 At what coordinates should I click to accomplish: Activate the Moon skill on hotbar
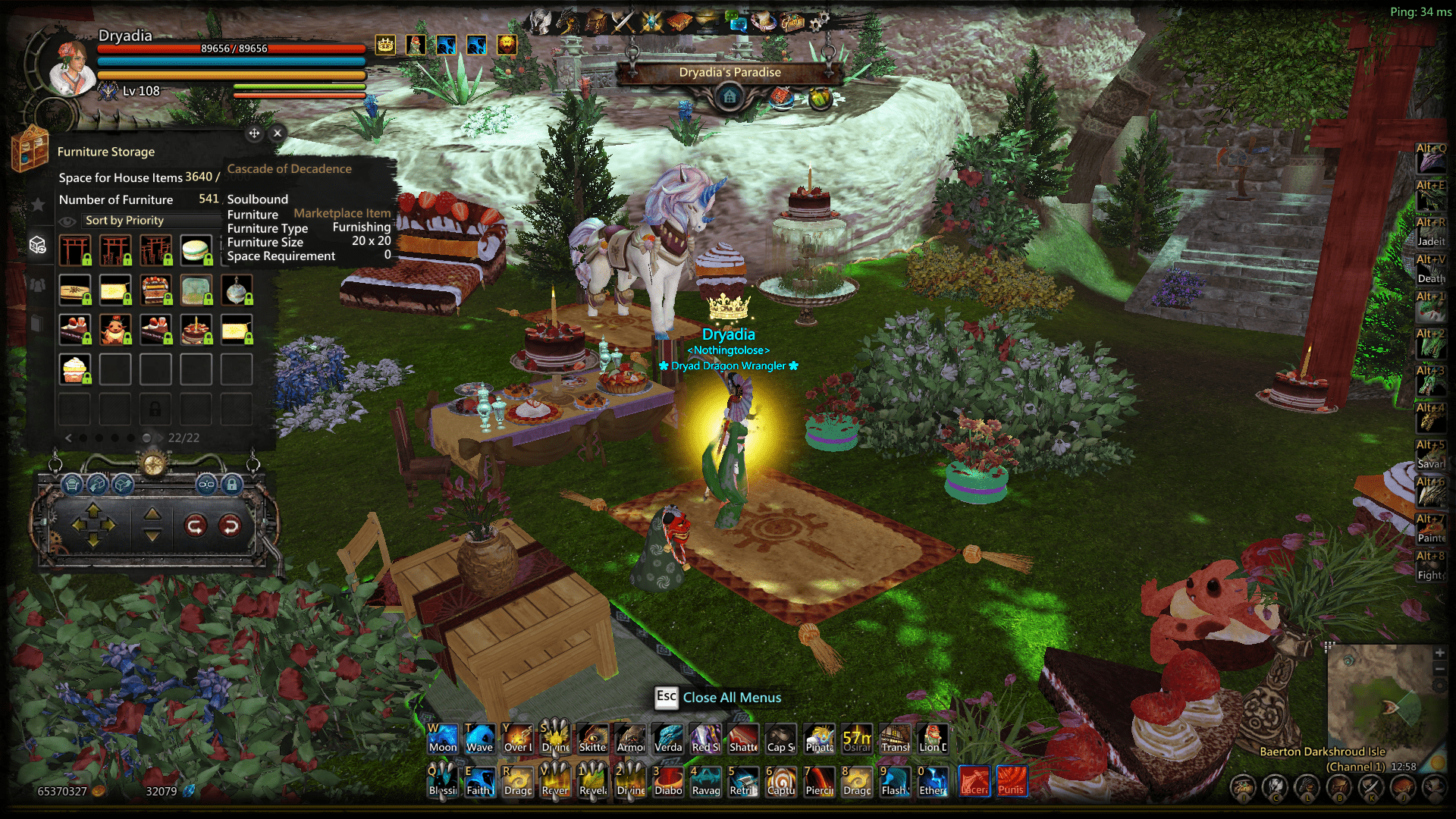click(x=443, y=738)
